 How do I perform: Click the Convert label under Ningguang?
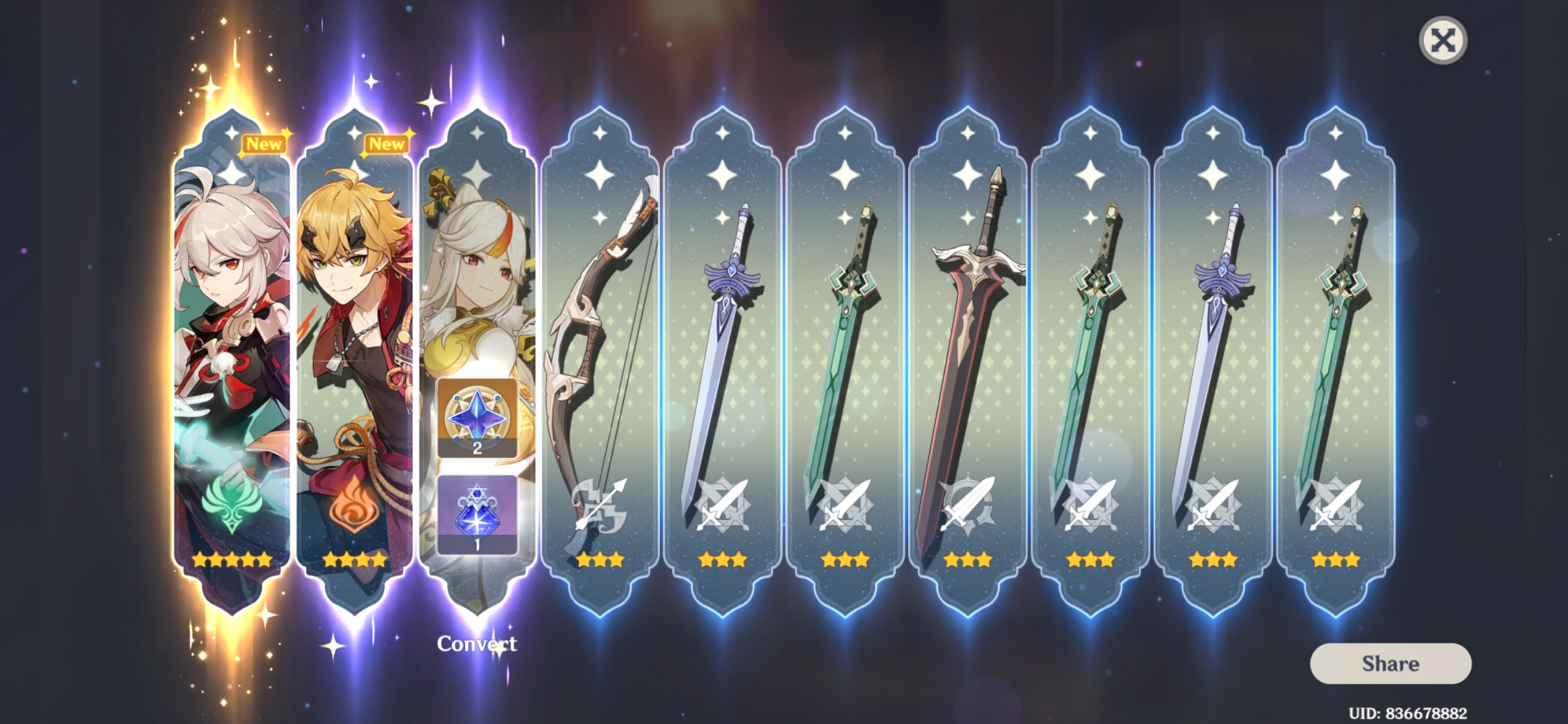click(x=477, y=642)
